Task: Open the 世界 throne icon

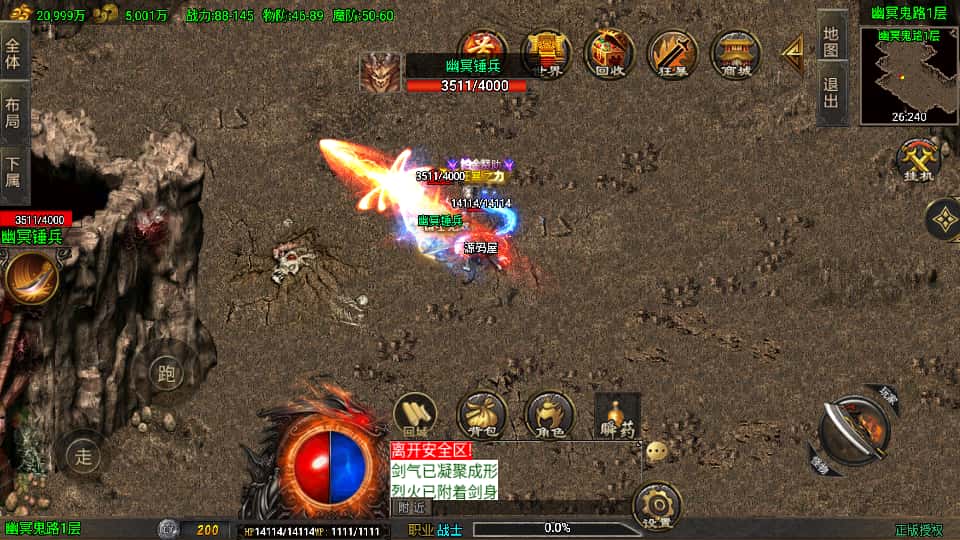Action: pos(545,53)
